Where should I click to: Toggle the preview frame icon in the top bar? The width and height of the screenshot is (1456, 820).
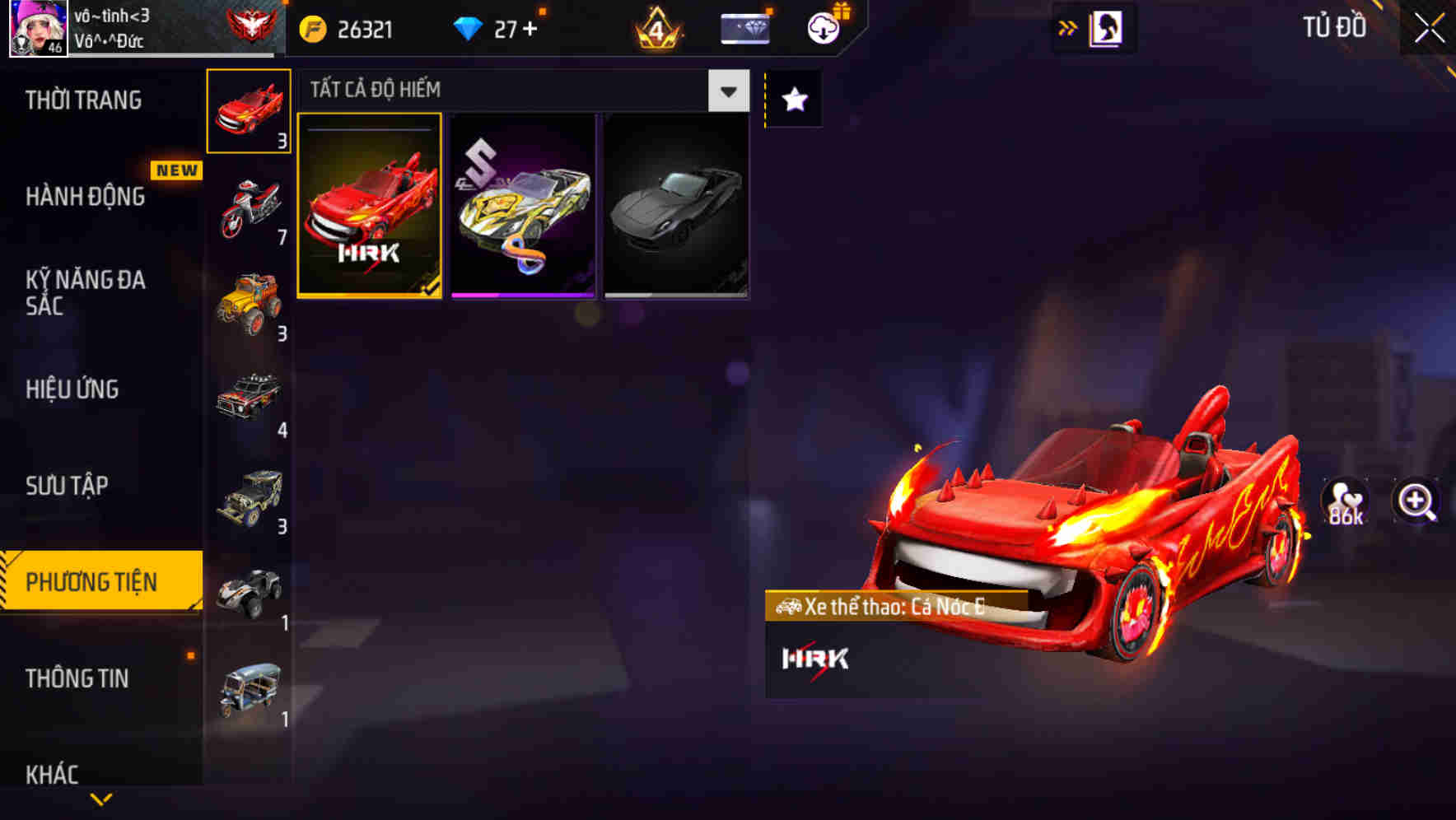coord(1108,27)
